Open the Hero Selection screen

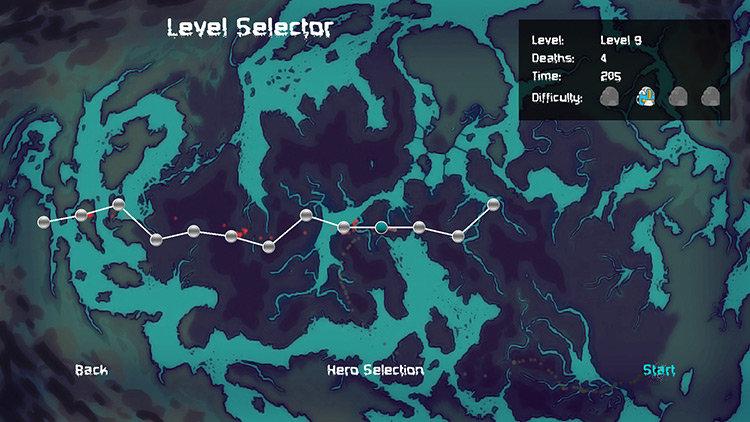(x=375, y=370)
